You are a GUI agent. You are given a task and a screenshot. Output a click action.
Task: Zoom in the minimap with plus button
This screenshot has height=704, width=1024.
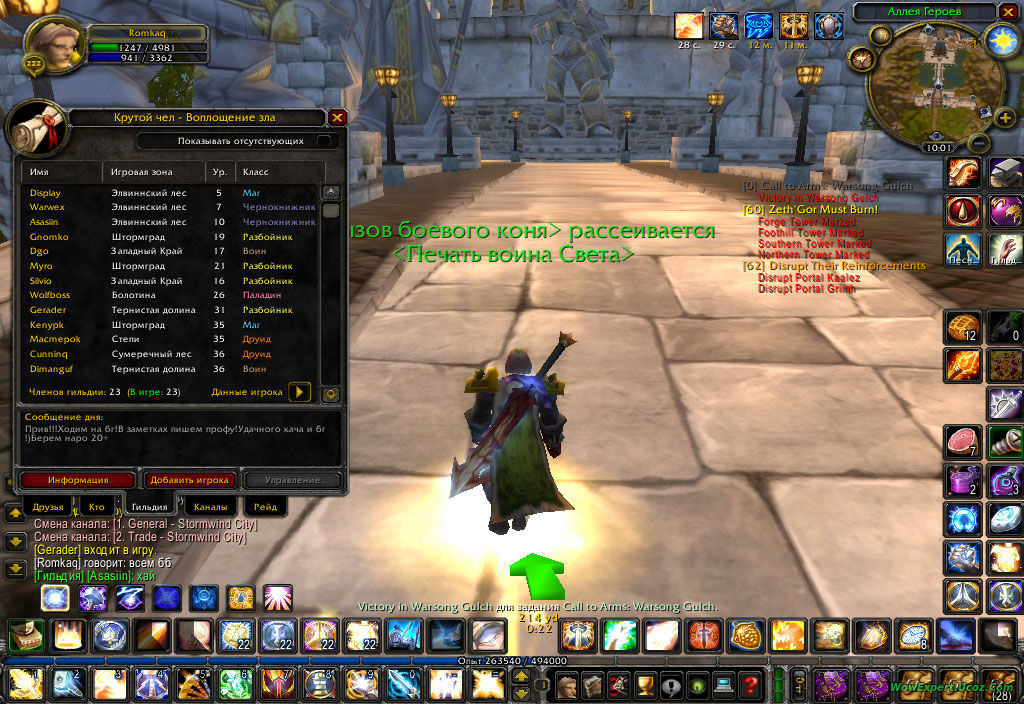coord(1005,119)
